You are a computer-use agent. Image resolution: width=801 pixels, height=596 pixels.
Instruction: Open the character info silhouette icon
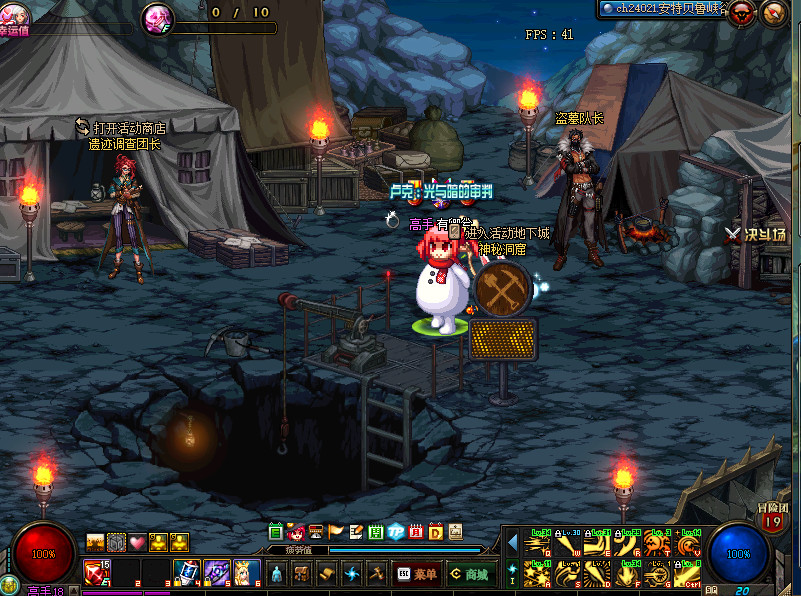coord(276,574)
